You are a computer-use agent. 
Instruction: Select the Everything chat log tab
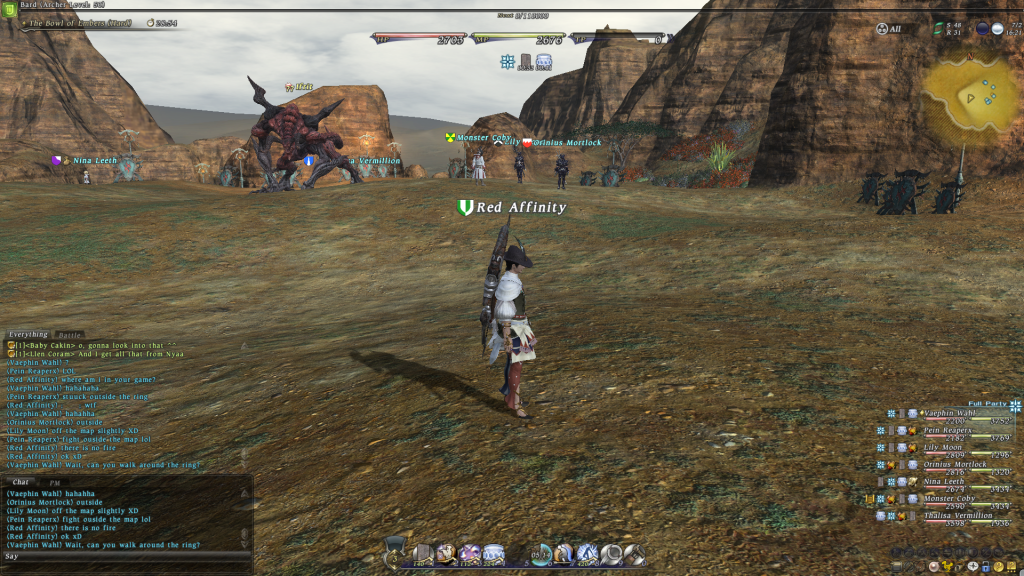(28, 335)
